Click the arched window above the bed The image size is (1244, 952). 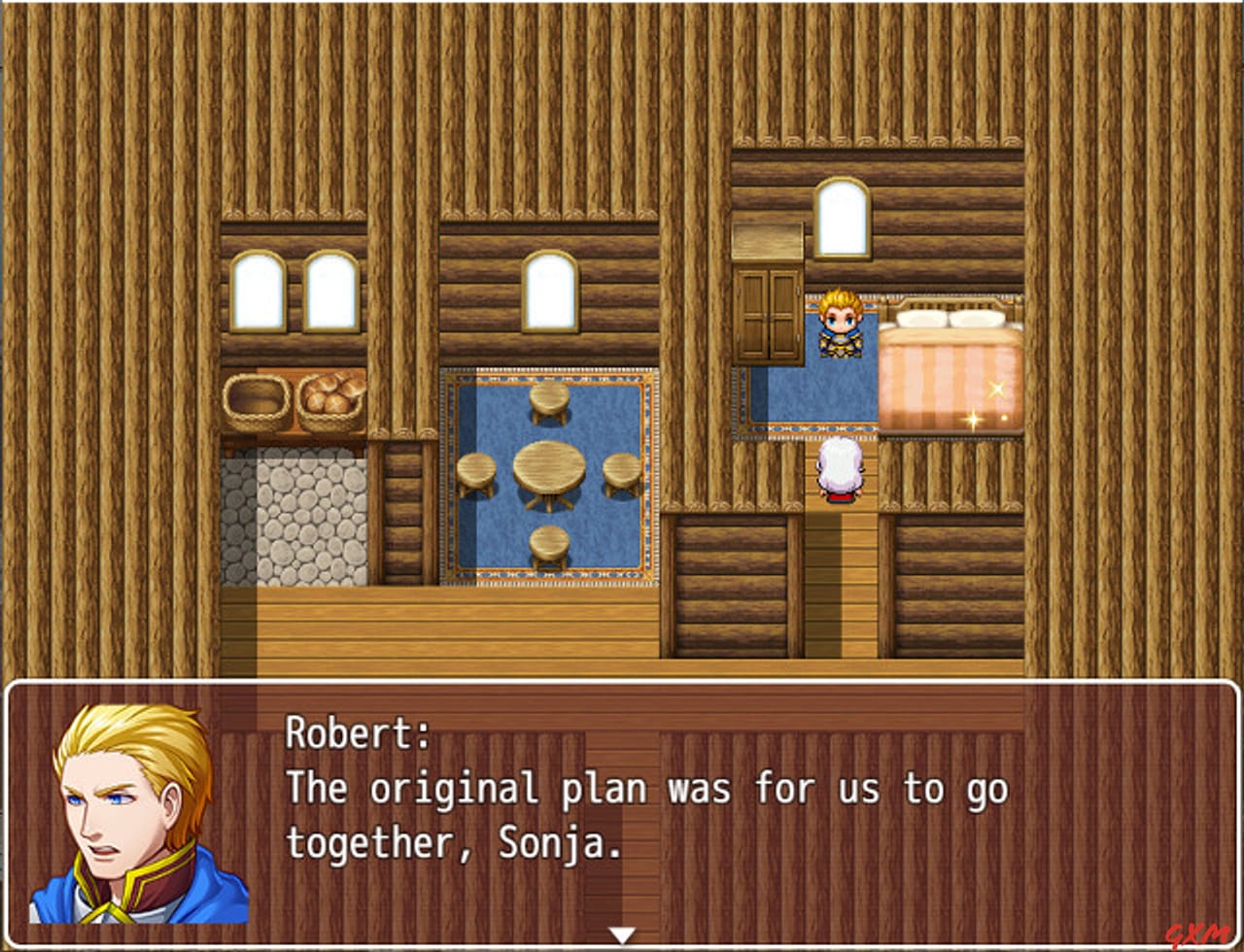click(843, 219)
